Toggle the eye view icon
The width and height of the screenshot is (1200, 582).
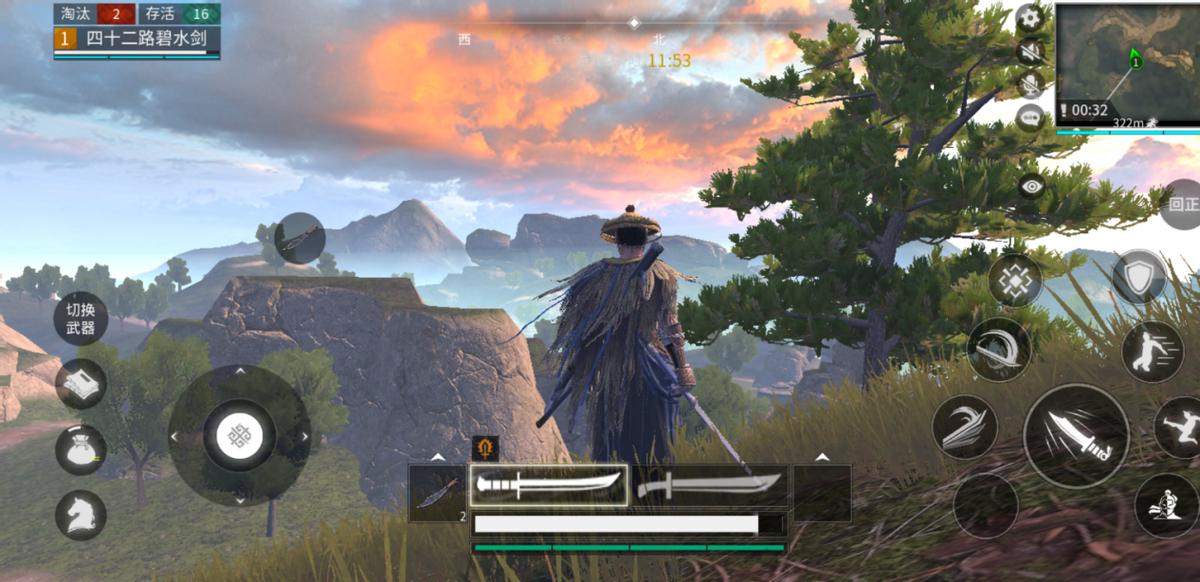pos(1031,185)
